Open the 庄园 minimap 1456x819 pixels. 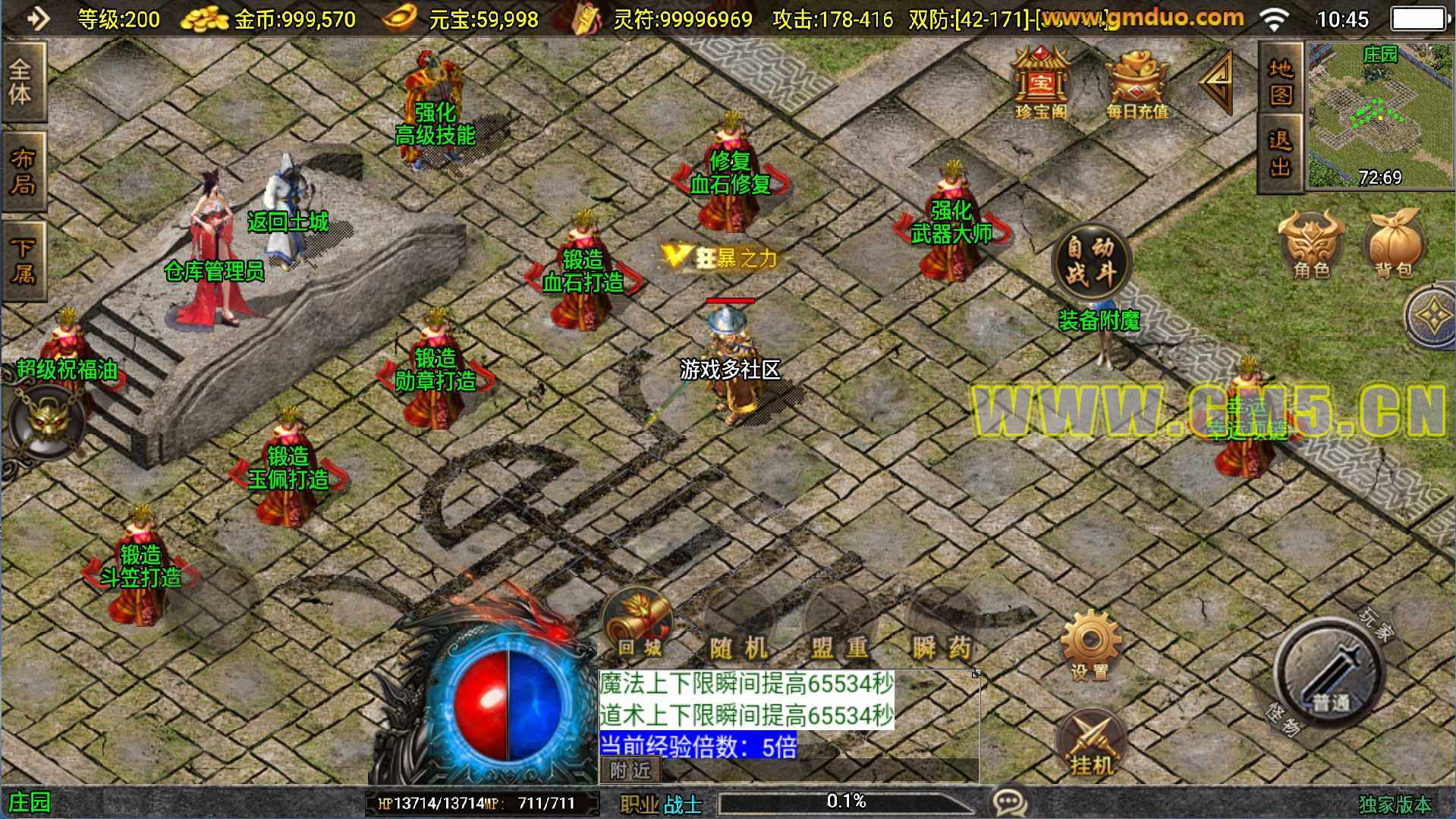click(1380, 114)
